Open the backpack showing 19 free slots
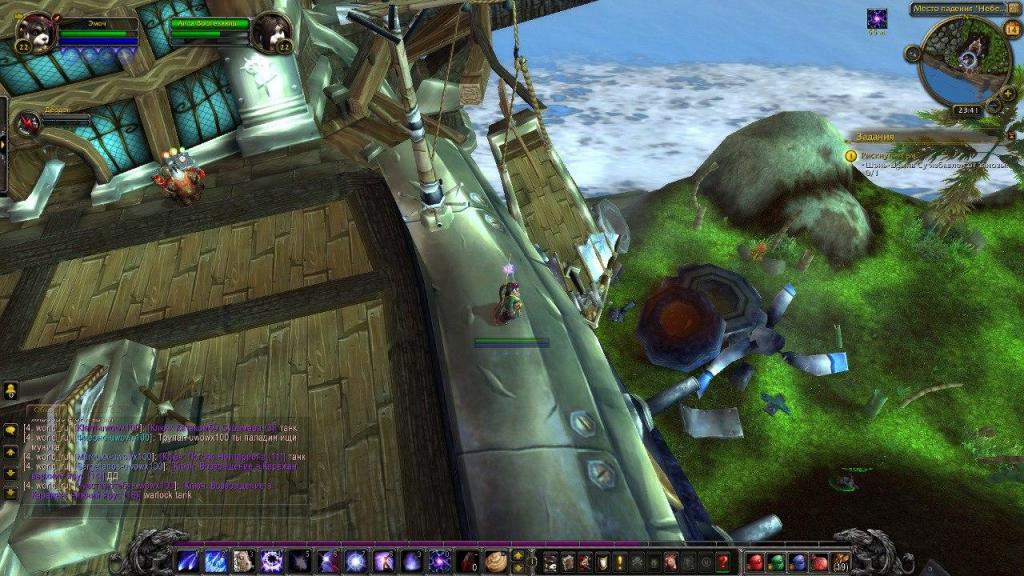1024x576 pixels. coord(842,561)
